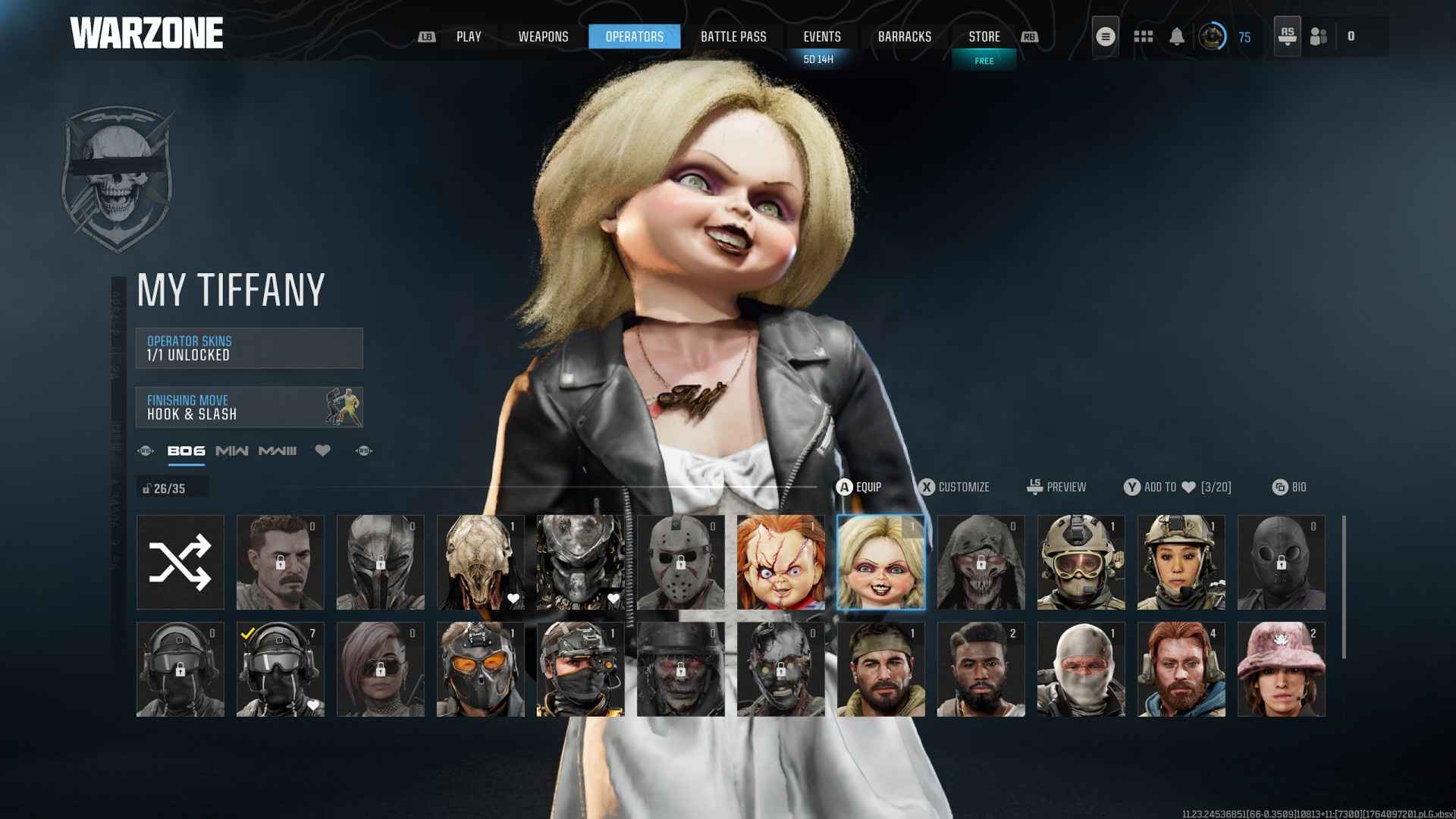Open the notifications bell icon

click(x=1178, y=36)
